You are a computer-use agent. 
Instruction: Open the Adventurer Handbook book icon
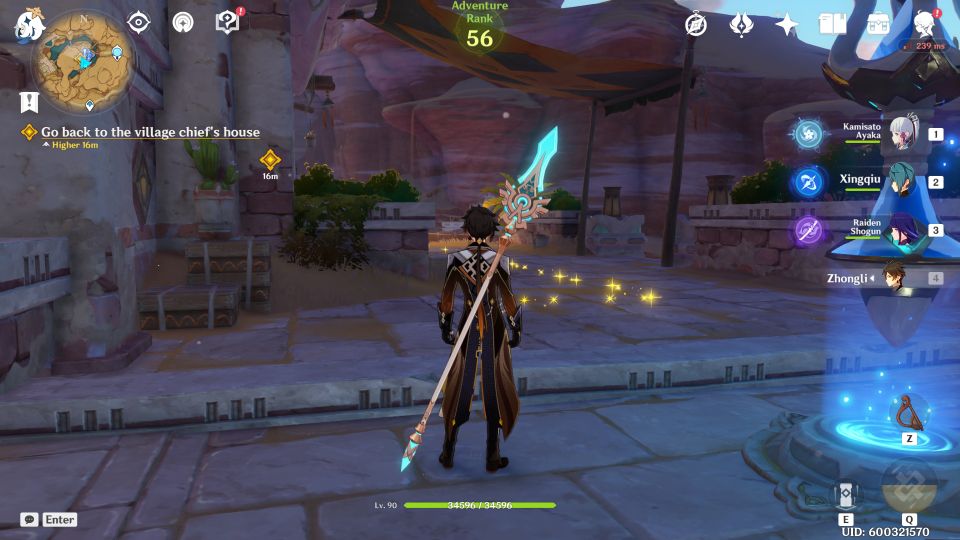[x=832, y=25]
